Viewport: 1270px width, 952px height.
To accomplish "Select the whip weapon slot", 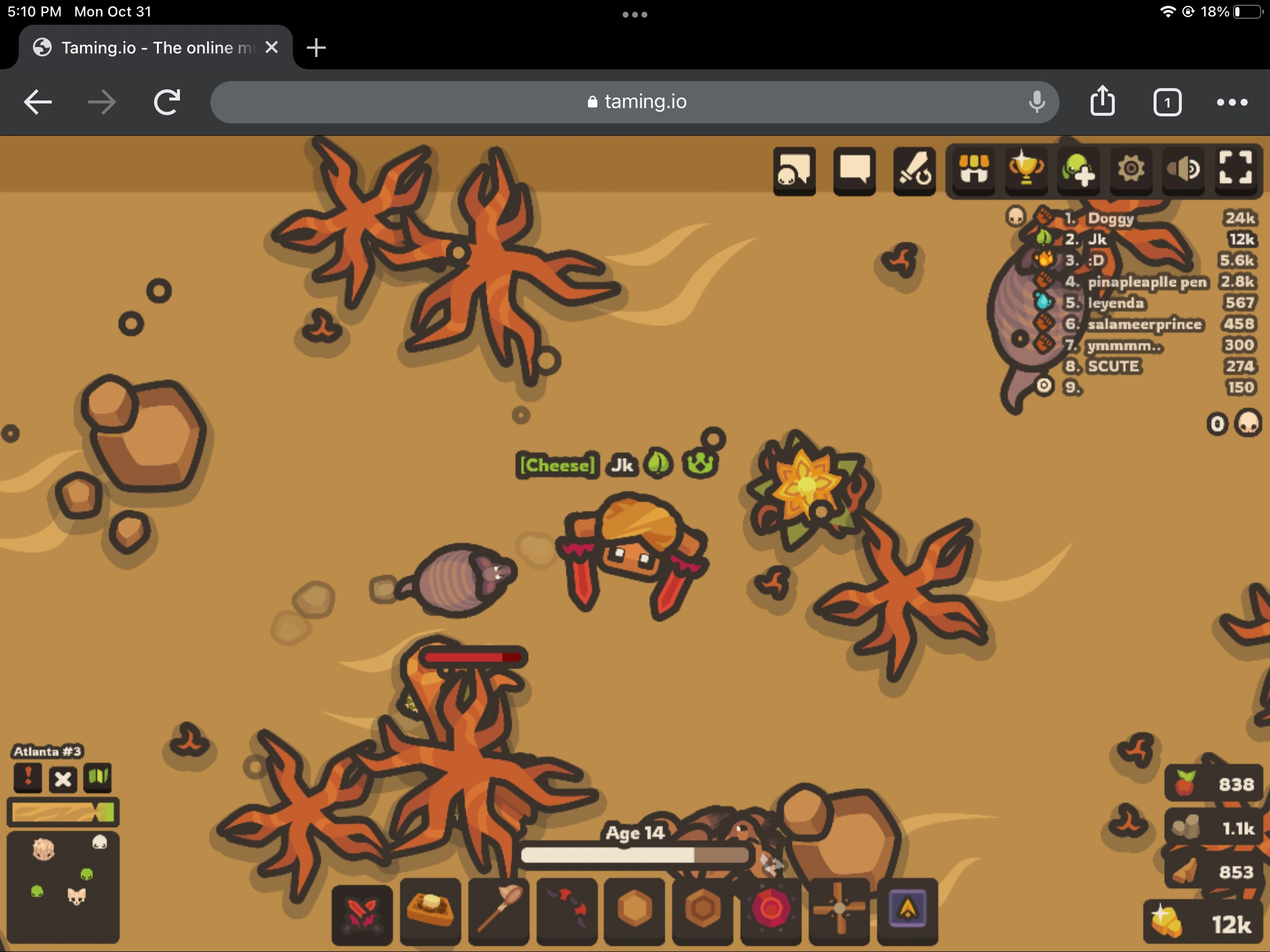I will (x=567, y=911).
